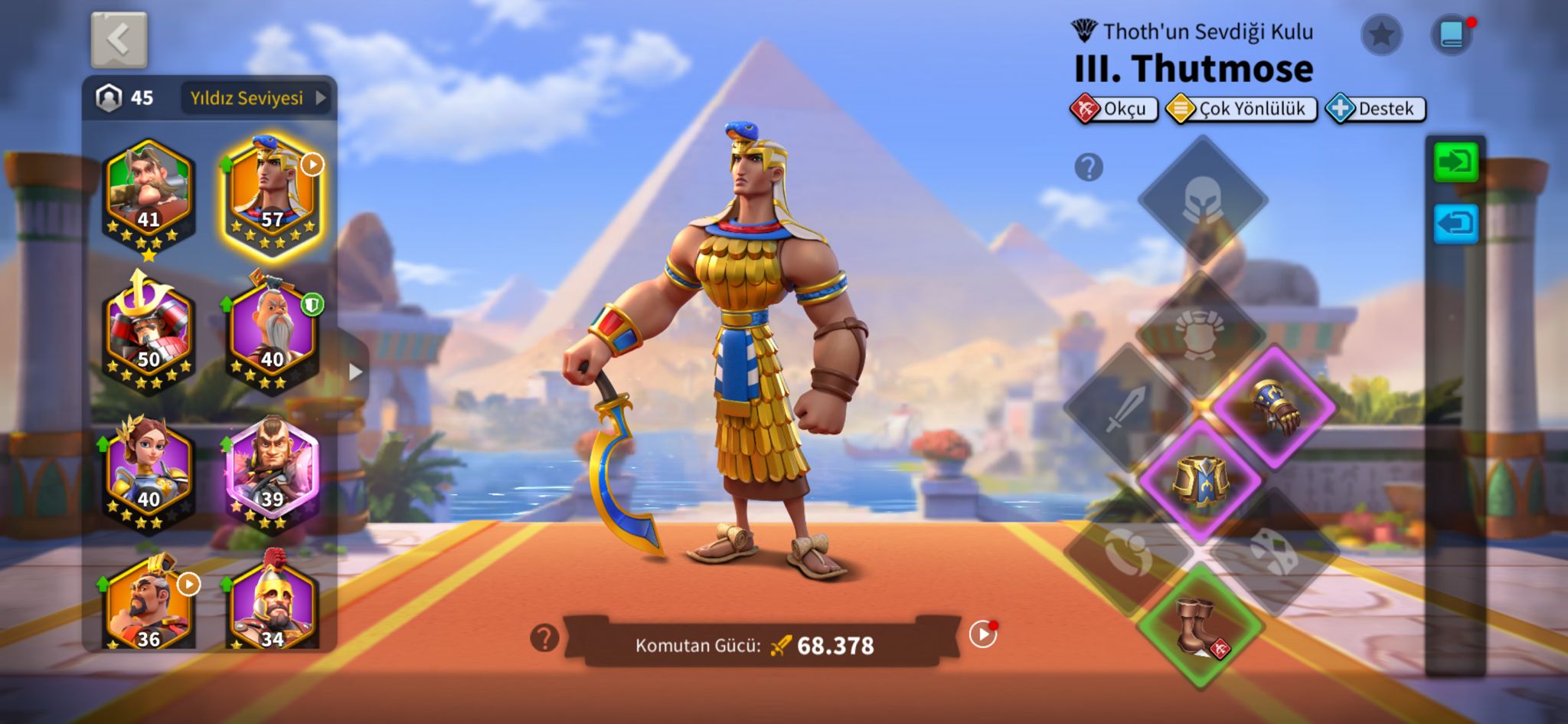Show the Çok Yönlülük tag details

[x=1241, y=109]
